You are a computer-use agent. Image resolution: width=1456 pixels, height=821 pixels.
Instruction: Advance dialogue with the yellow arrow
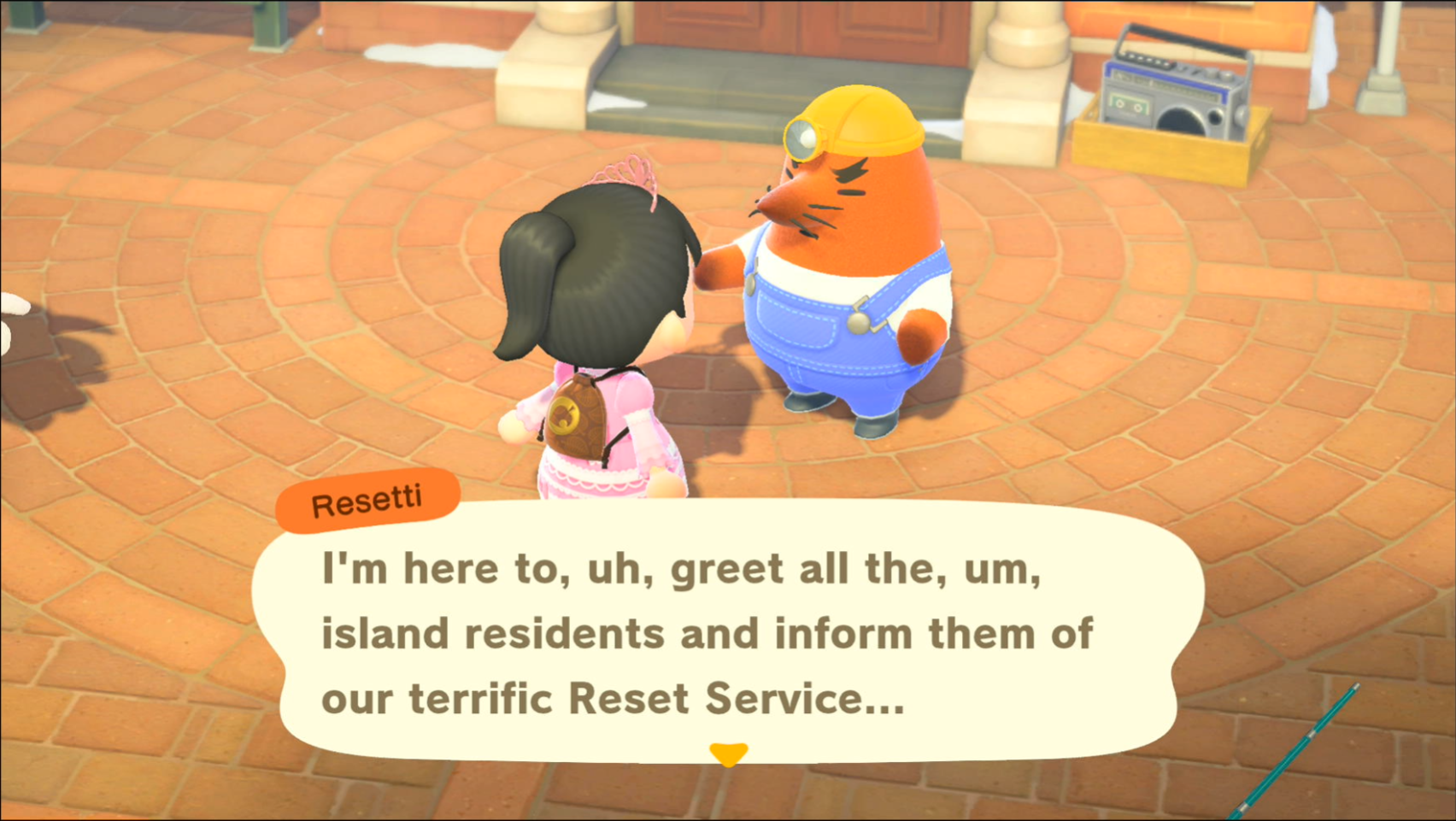tap(728, 754)
